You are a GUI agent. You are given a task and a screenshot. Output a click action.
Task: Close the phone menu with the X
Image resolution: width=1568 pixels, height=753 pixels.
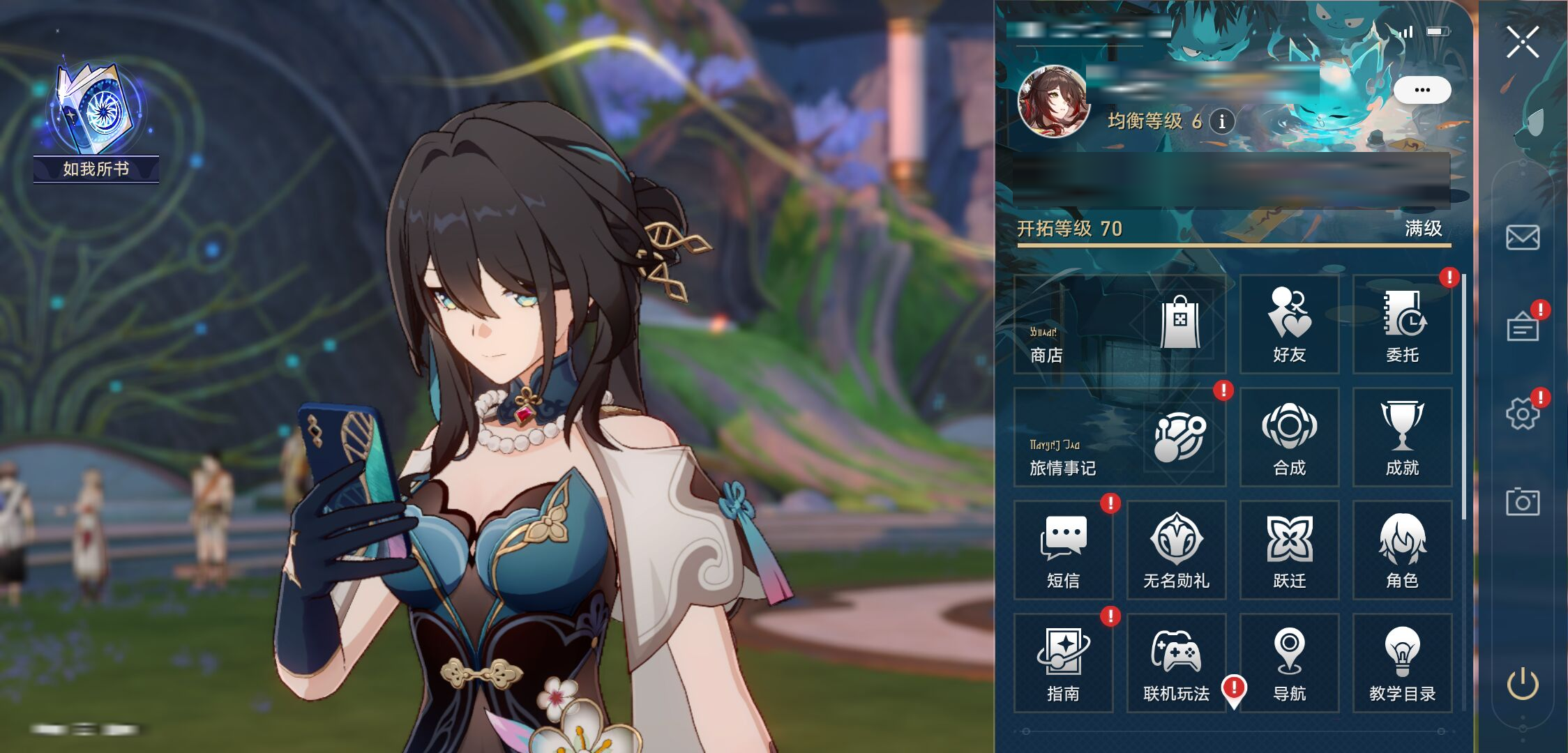coord(1522,43)
